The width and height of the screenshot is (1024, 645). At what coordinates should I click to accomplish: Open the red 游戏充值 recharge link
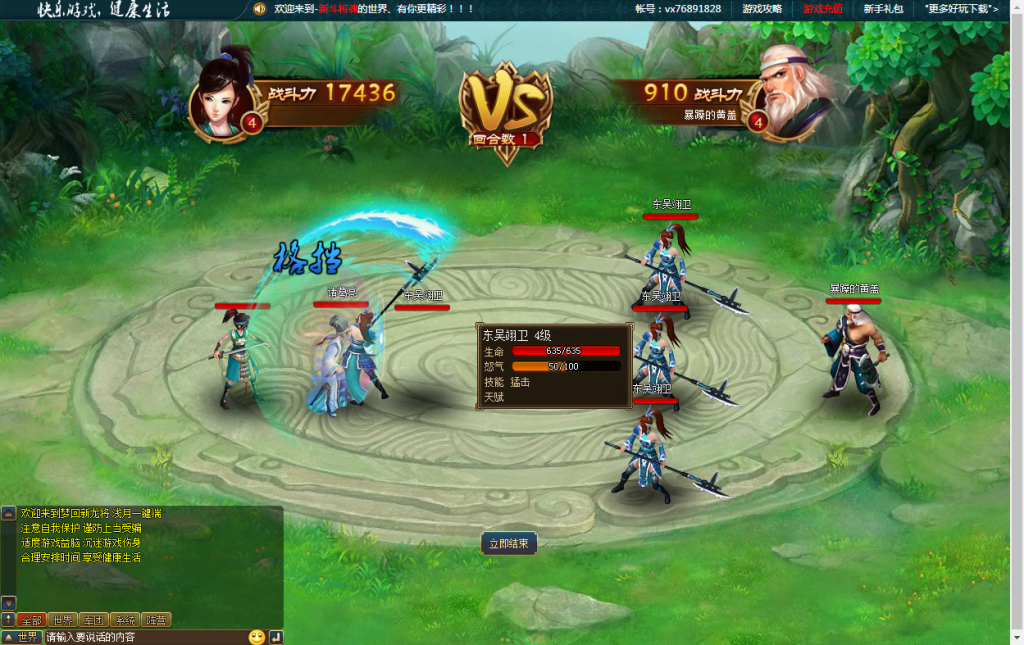[x=822, y=9]
